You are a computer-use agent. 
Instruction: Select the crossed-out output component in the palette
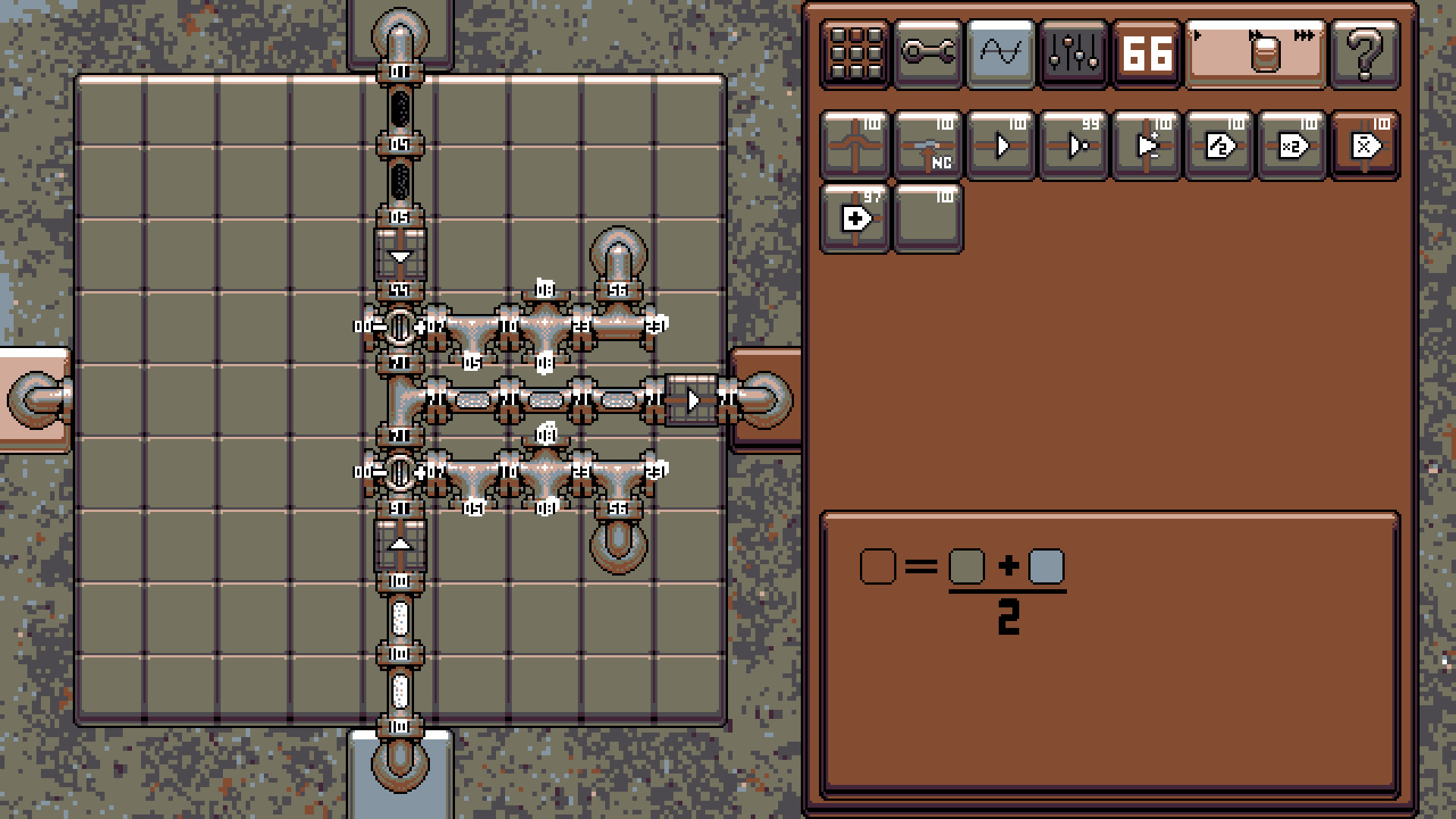coord(1364,144)
